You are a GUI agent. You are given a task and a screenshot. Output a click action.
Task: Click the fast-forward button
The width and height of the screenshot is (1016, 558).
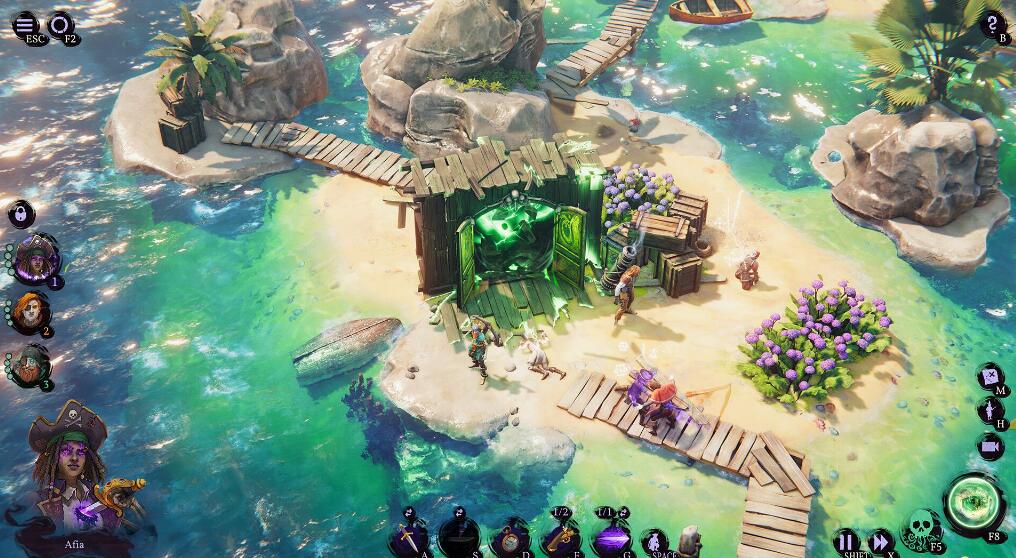tap(880, 541)
